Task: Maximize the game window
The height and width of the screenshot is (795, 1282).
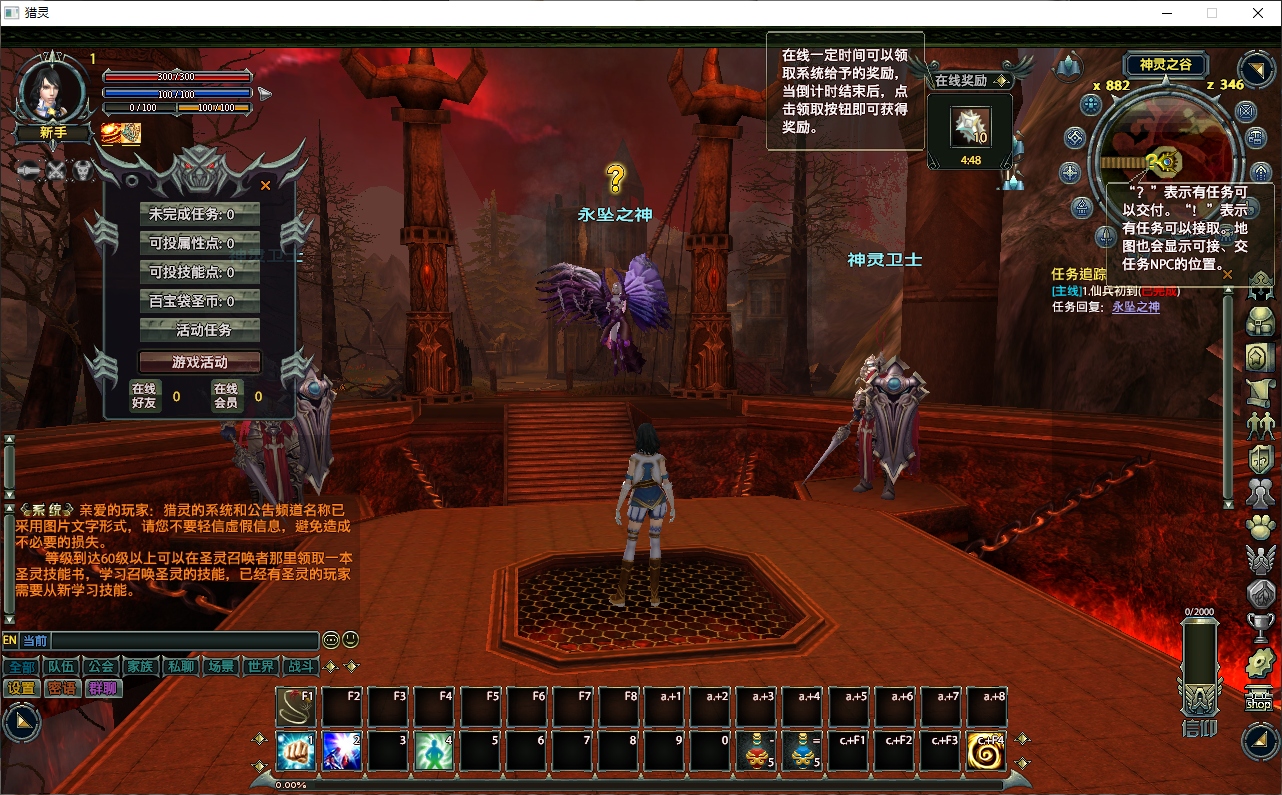Action: [1212, 13]
